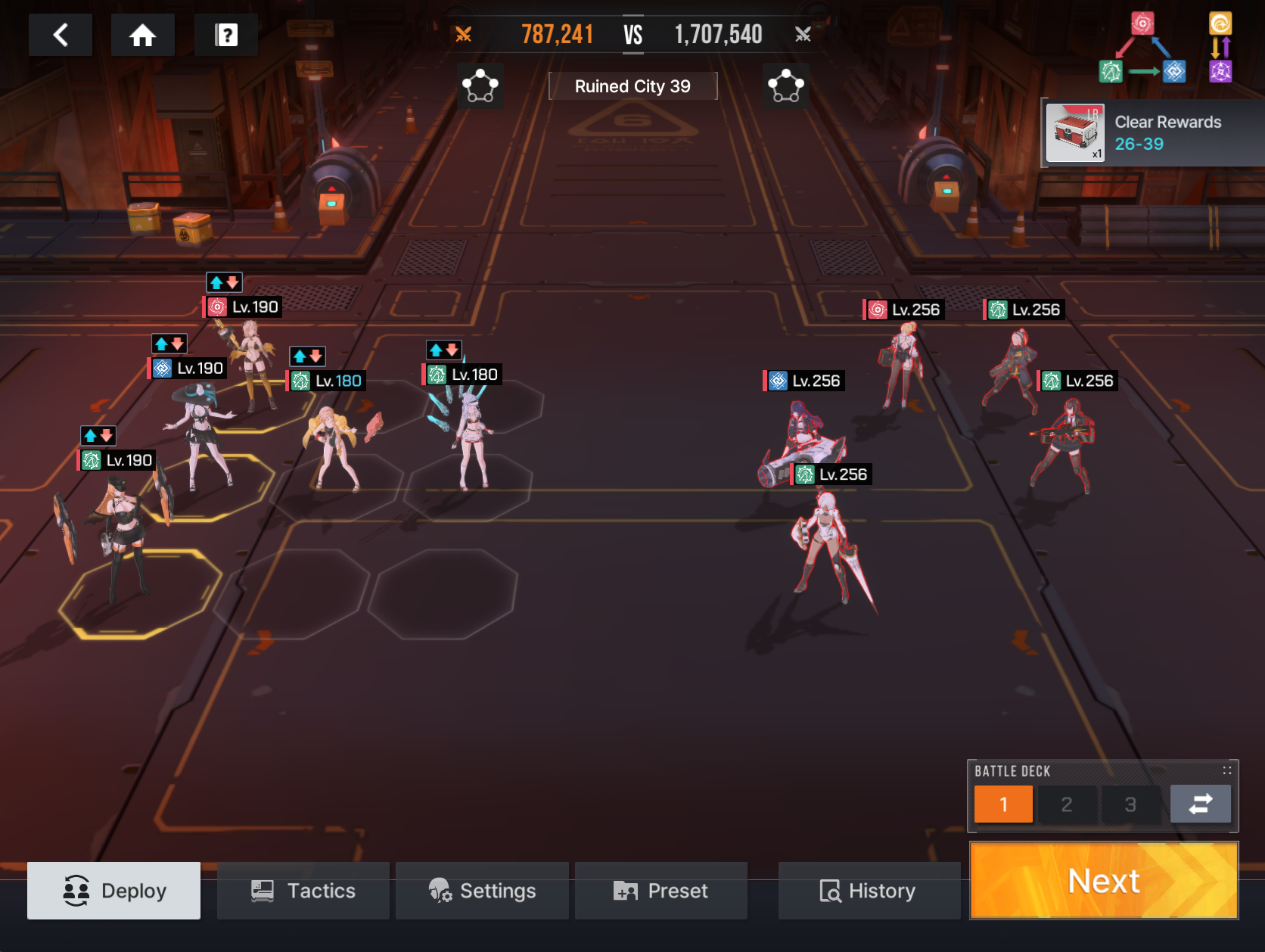Open the Tactics panel
This screenshot has width=1265, height=952.
point(303,891)
